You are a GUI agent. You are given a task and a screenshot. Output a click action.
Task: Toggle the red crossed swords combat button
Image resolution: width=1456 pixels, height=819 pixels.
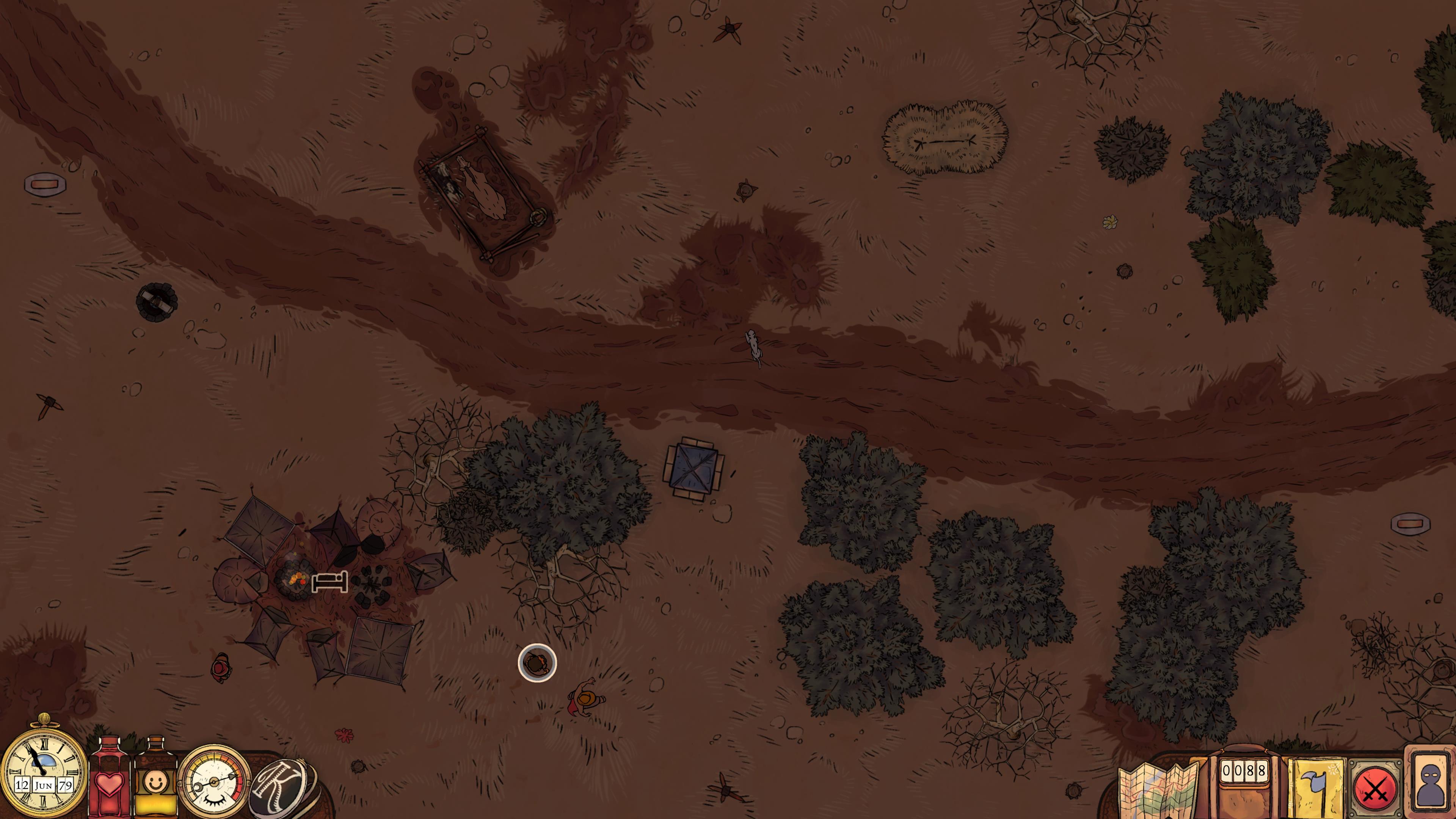[x=1374, y=789]
